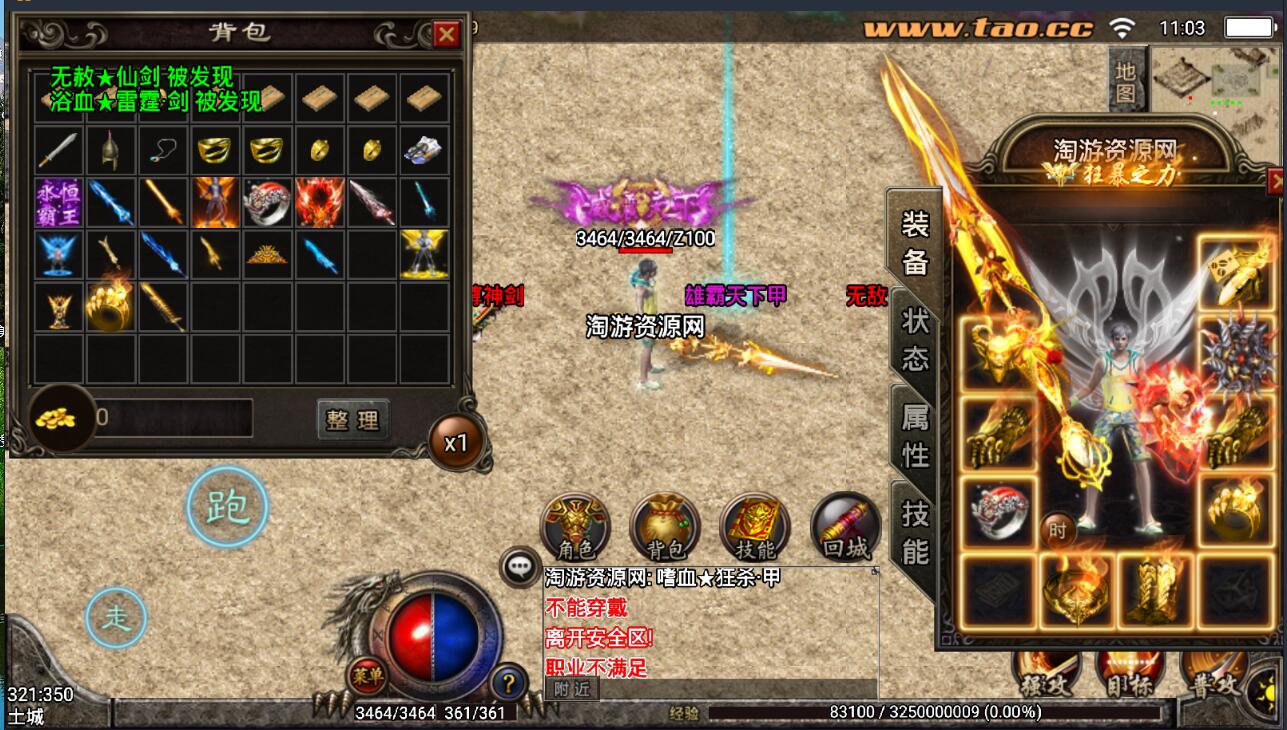
Task: Switch to the 属性 attributes tab
Action: 914,437
